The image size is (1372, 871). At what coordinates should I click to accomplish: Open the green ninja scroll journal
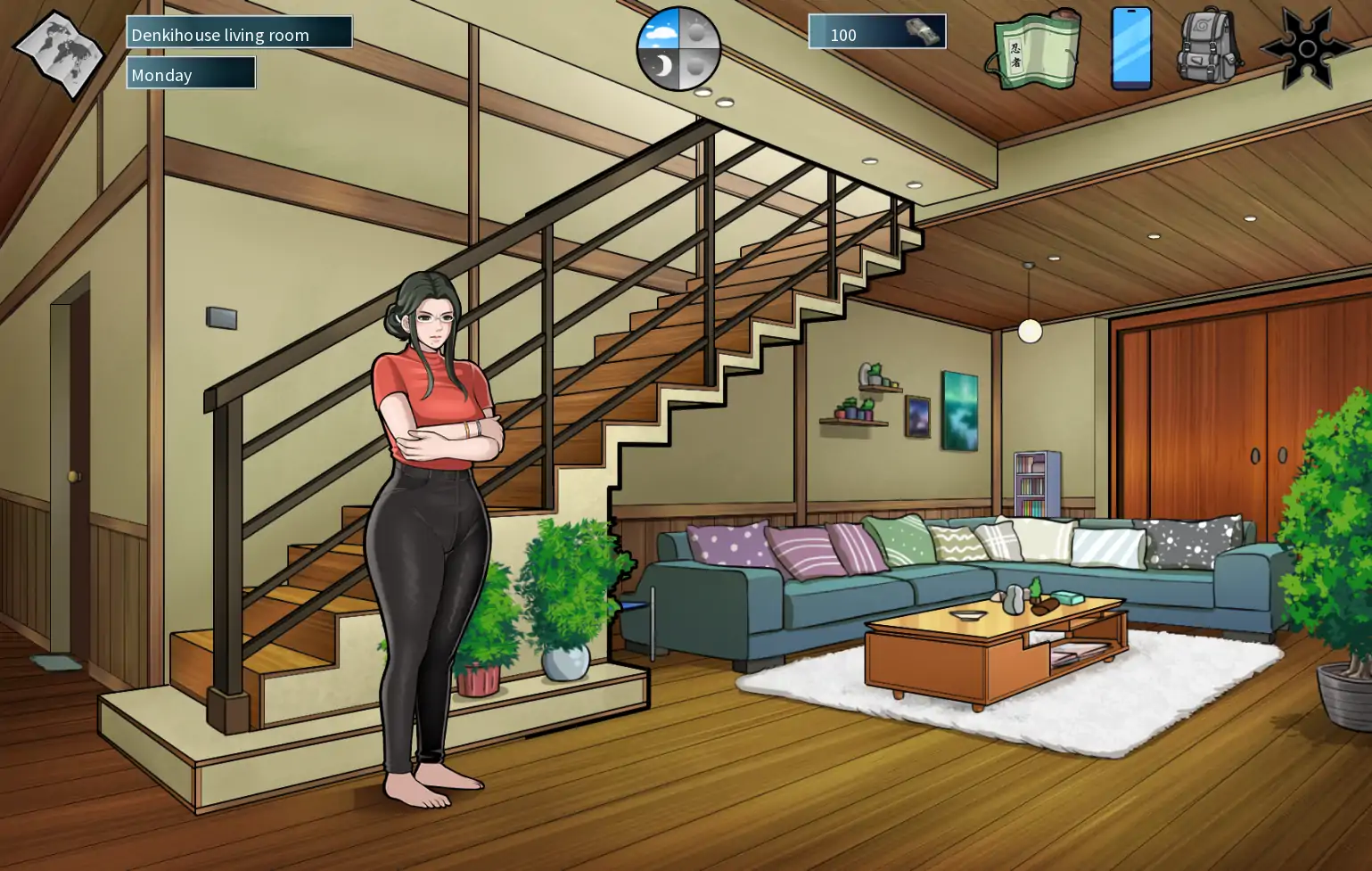pyautogui.click(x=1034, y=50)
